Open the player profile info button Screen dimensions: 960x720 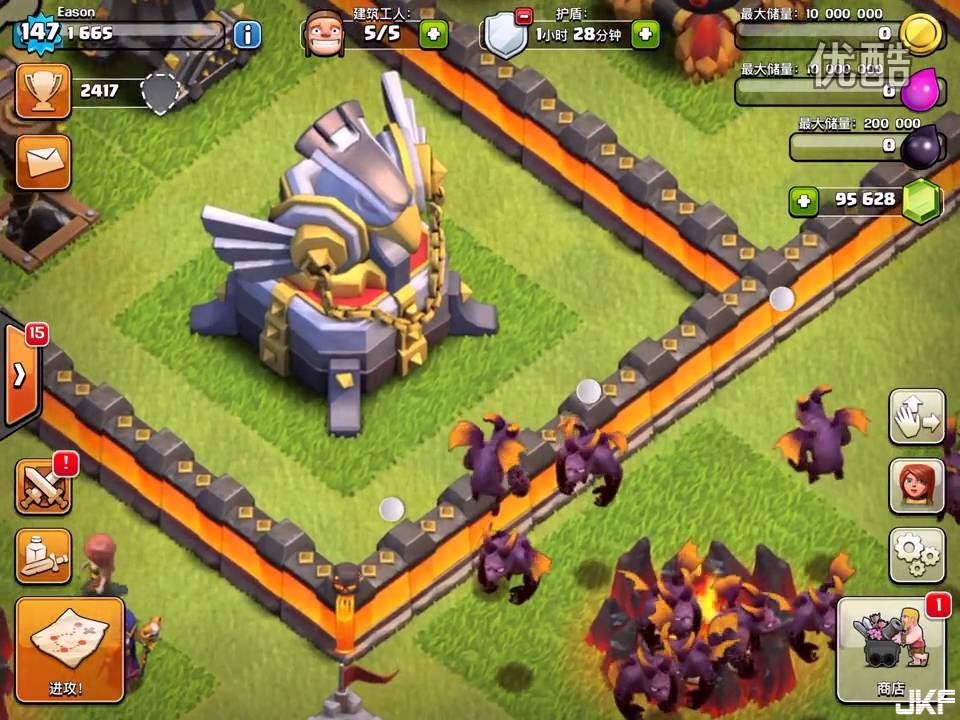coord(247,34)
